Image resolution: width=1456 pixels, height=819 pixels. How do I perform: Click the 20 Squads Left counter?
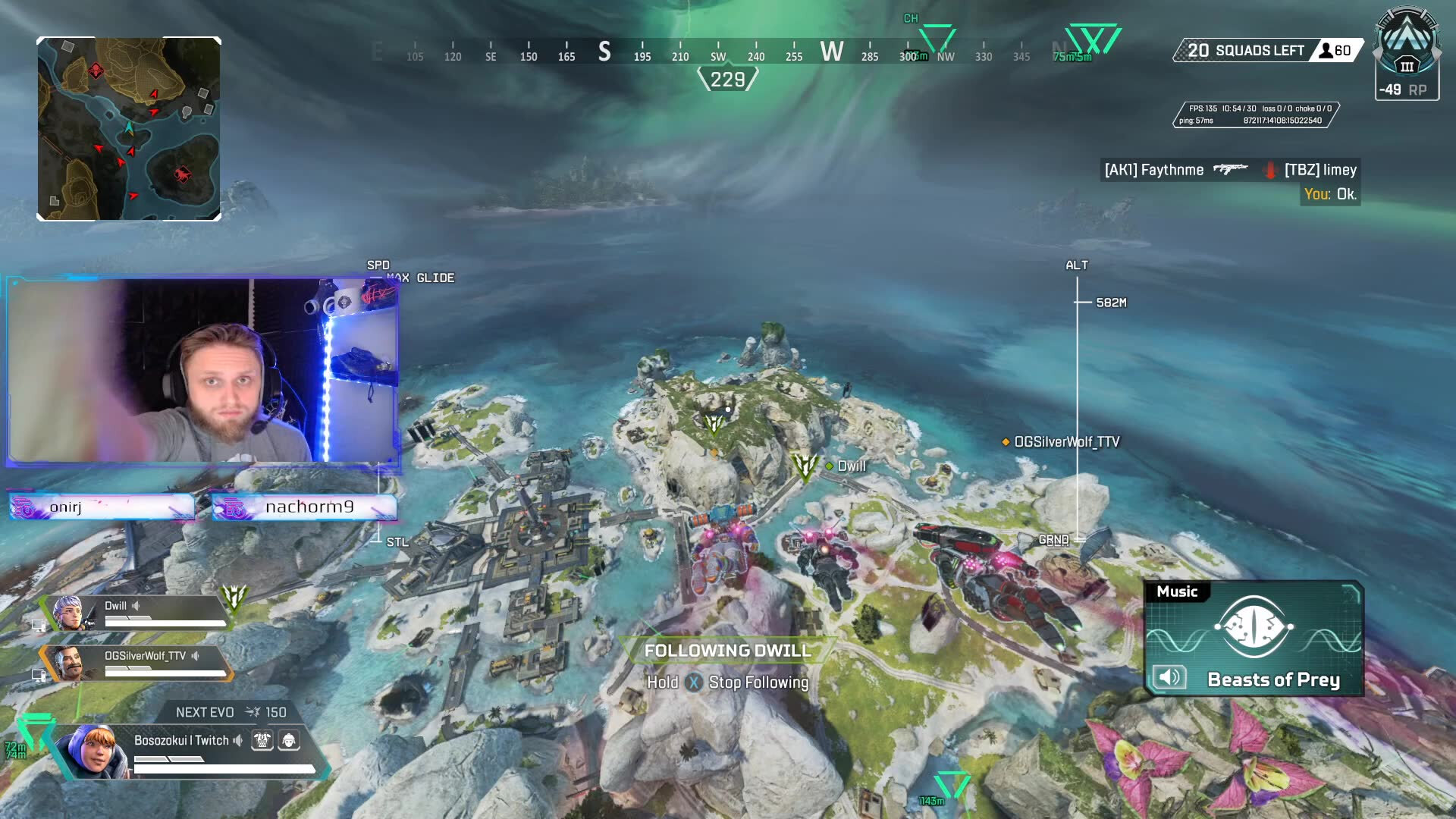tap(1246, 51)
